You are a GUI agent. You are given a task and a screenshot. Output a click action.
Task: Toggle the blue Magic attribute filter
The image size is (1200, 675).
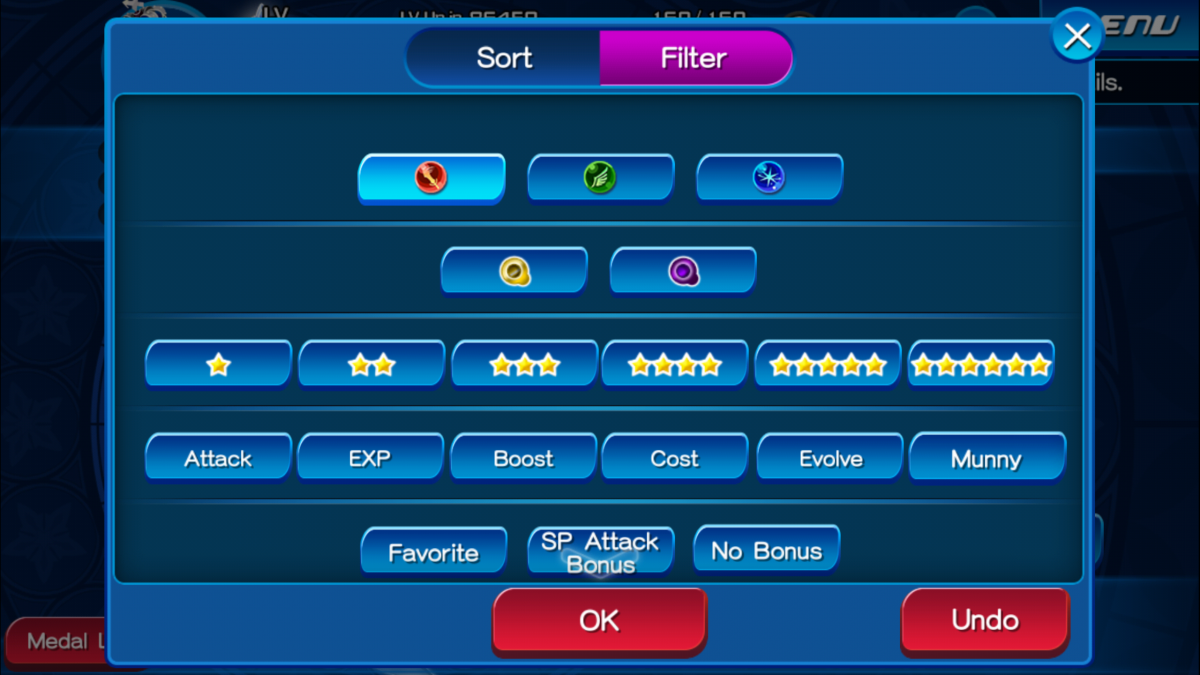(x=769, y=178)
